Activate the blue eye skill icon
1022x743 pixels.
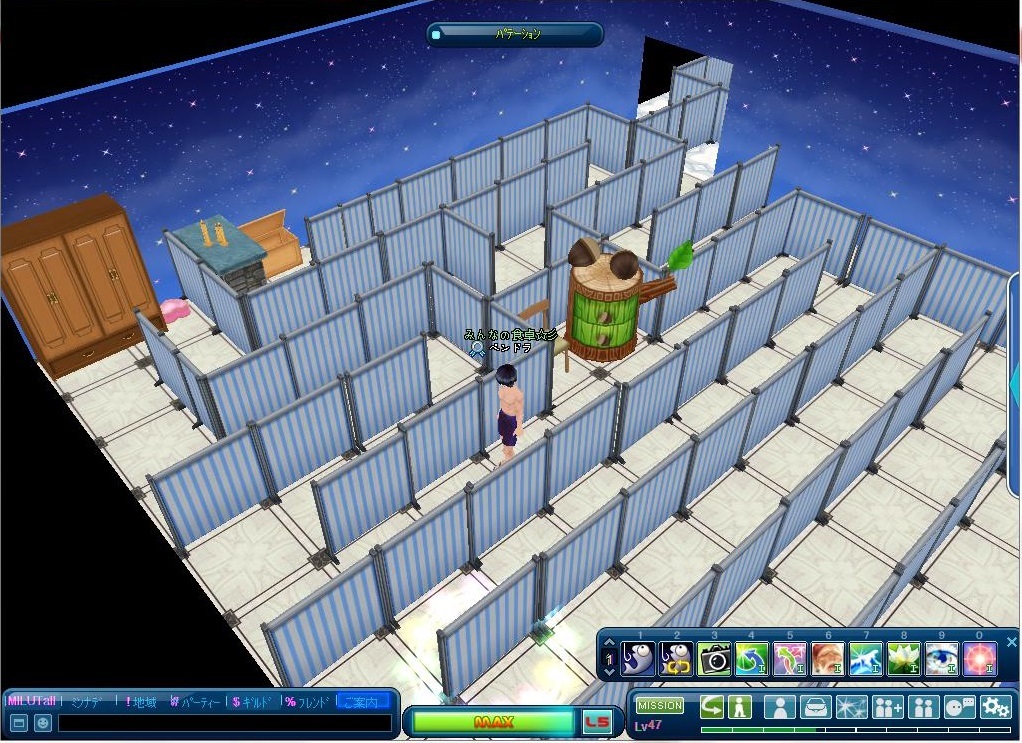click(942, 658)
